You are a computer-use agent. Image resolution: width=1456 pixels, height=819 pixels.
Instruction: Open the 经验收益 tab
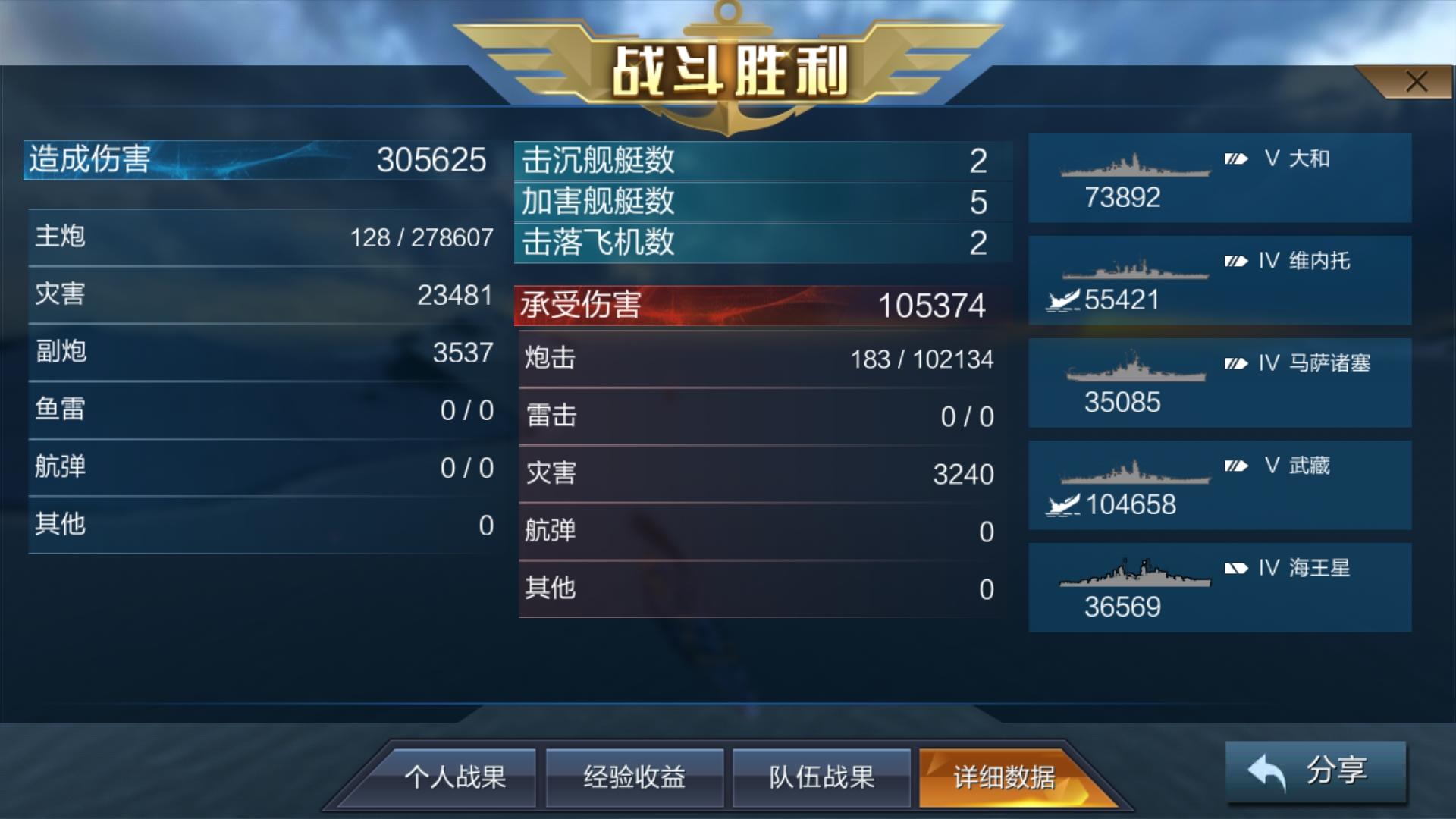point(635,777)
